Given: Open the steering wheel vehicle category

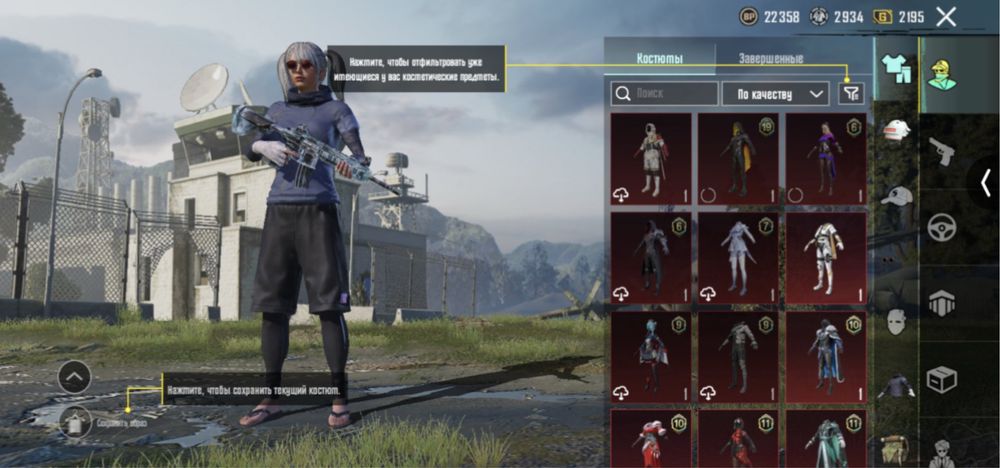Looking at the screenshot, I should coord(942,226).
